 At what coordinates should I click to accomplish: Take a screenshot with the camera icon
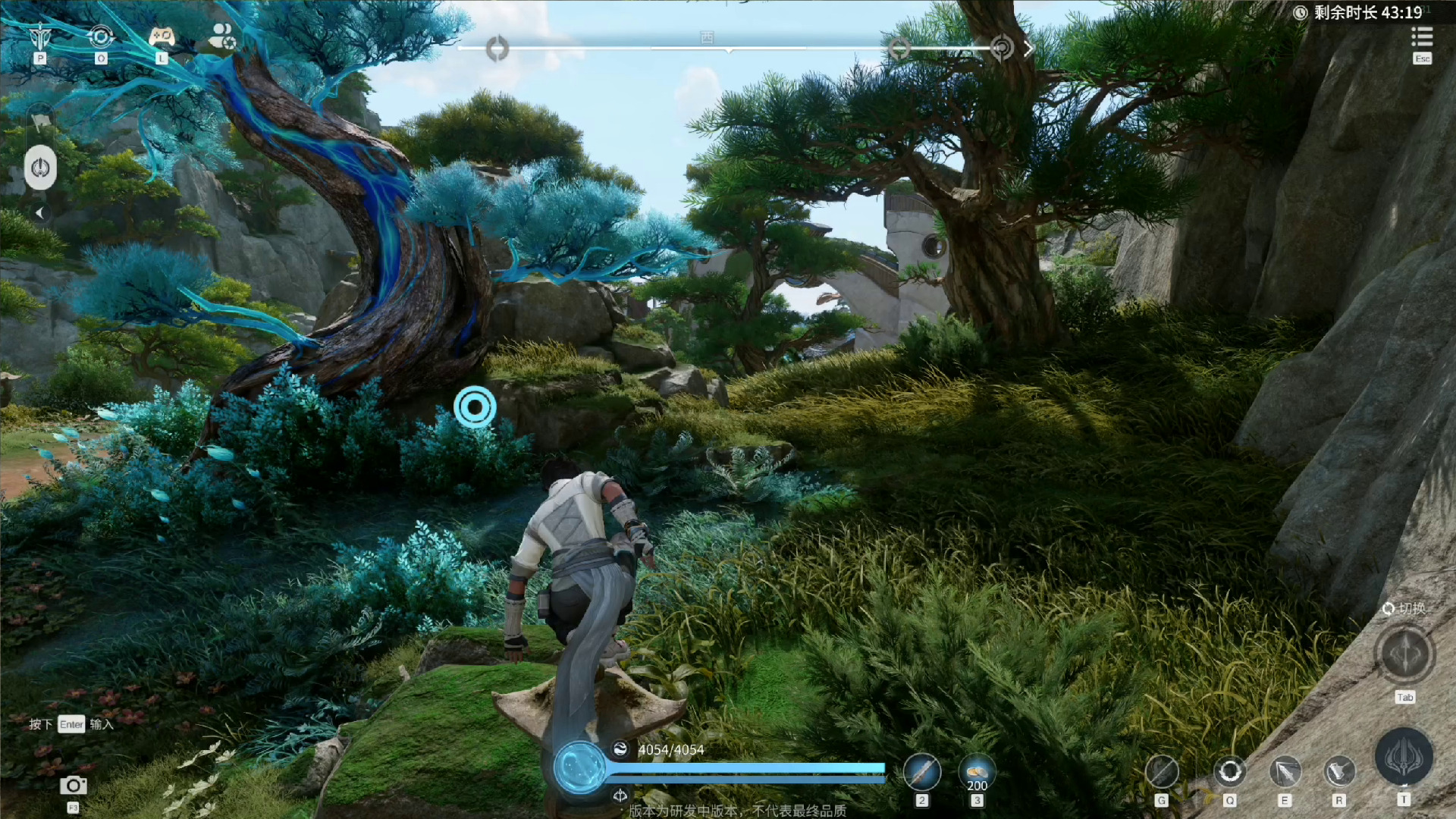pyautogui.click(x=73, y=786)
